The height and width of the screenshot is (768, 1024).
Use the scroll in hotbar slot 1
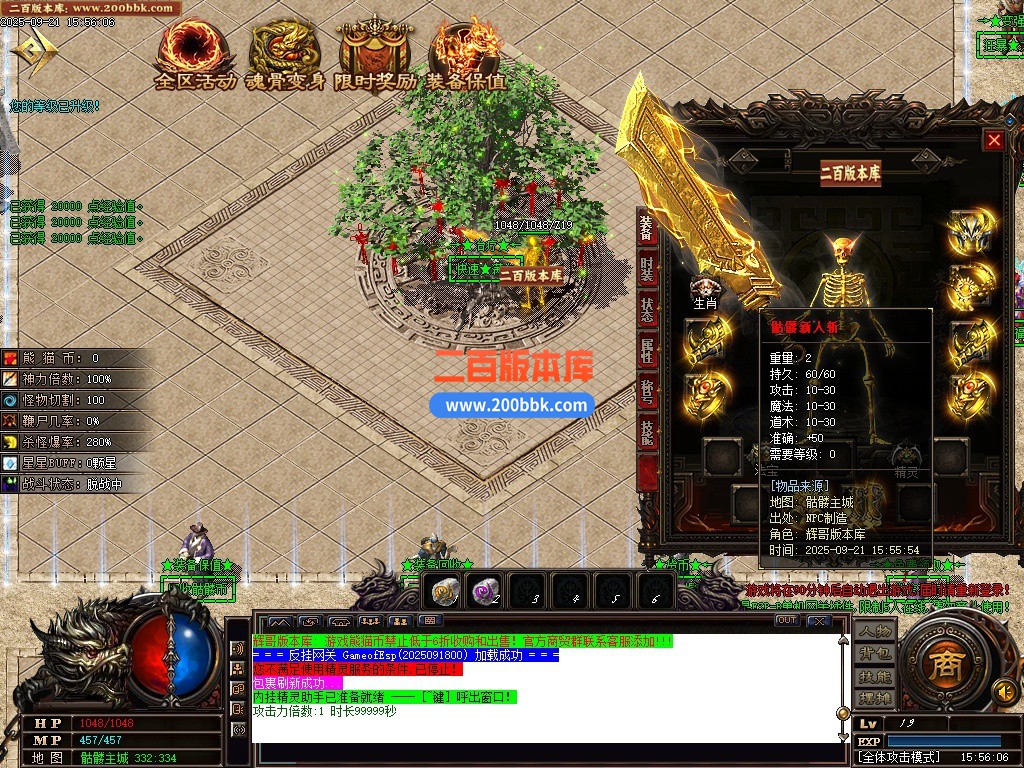(x=445, y=592)
